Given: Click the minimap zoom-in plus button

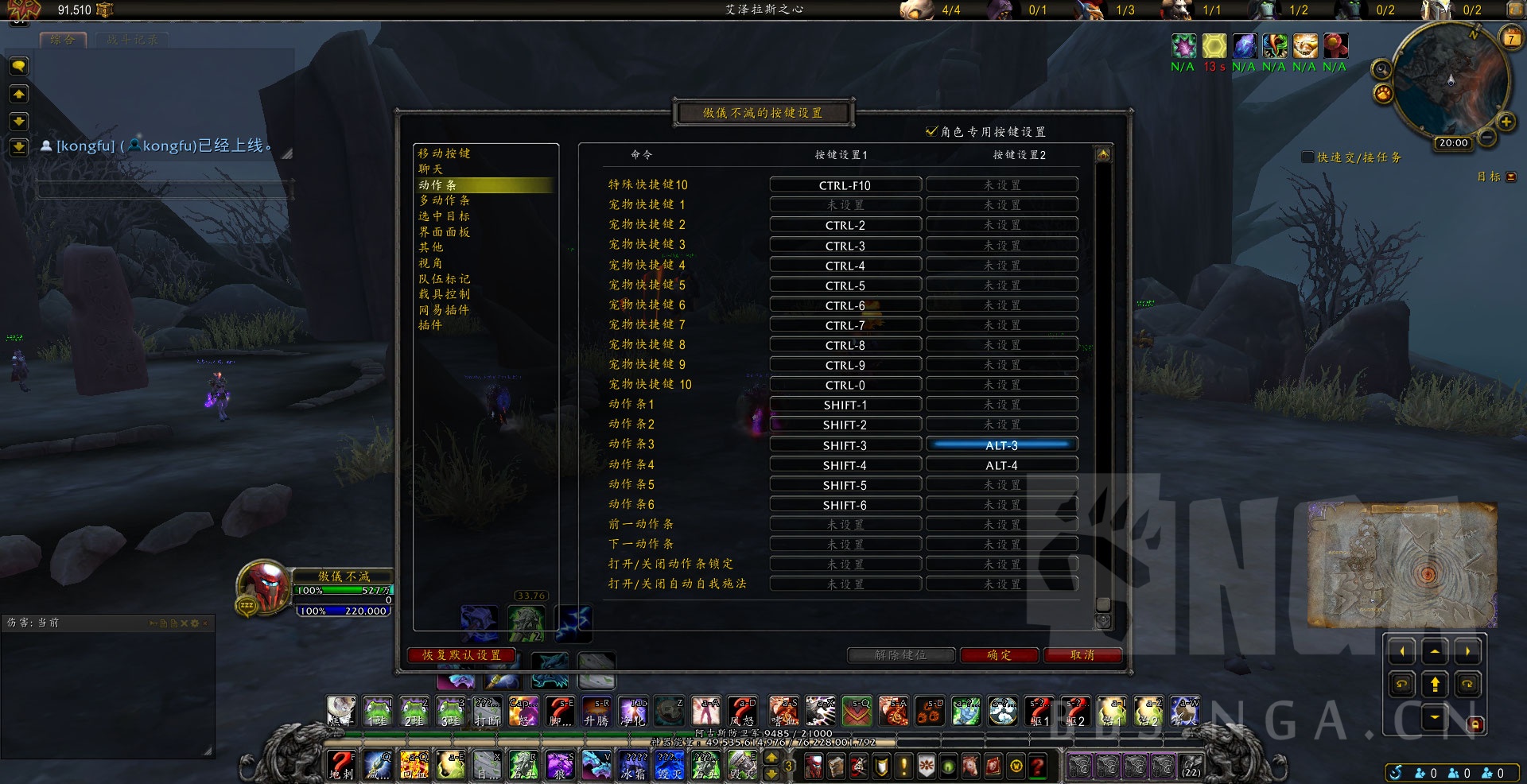Looking at the screenshot, I should 1506,122.
